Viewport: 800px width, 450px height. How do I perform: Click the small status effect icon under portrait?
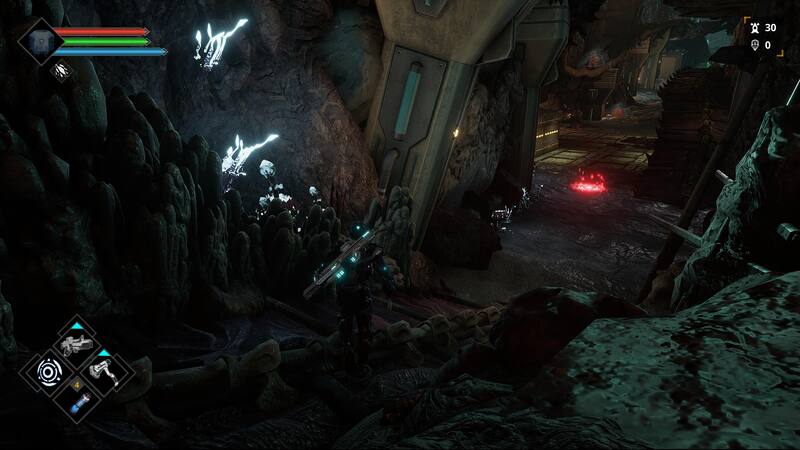[59, 70]
